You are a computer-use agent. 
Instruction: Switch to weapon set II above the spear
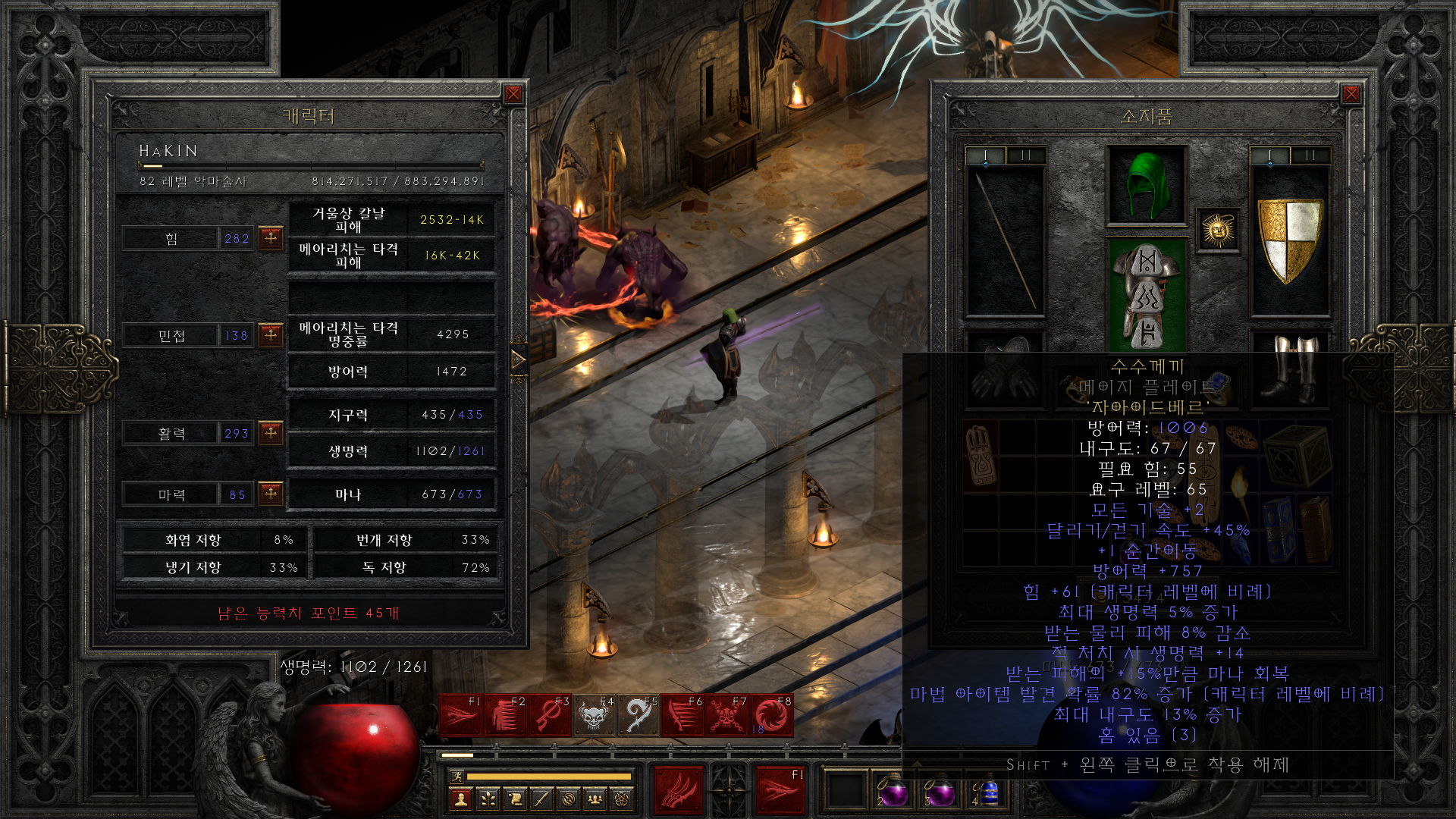coord(1026,155)
